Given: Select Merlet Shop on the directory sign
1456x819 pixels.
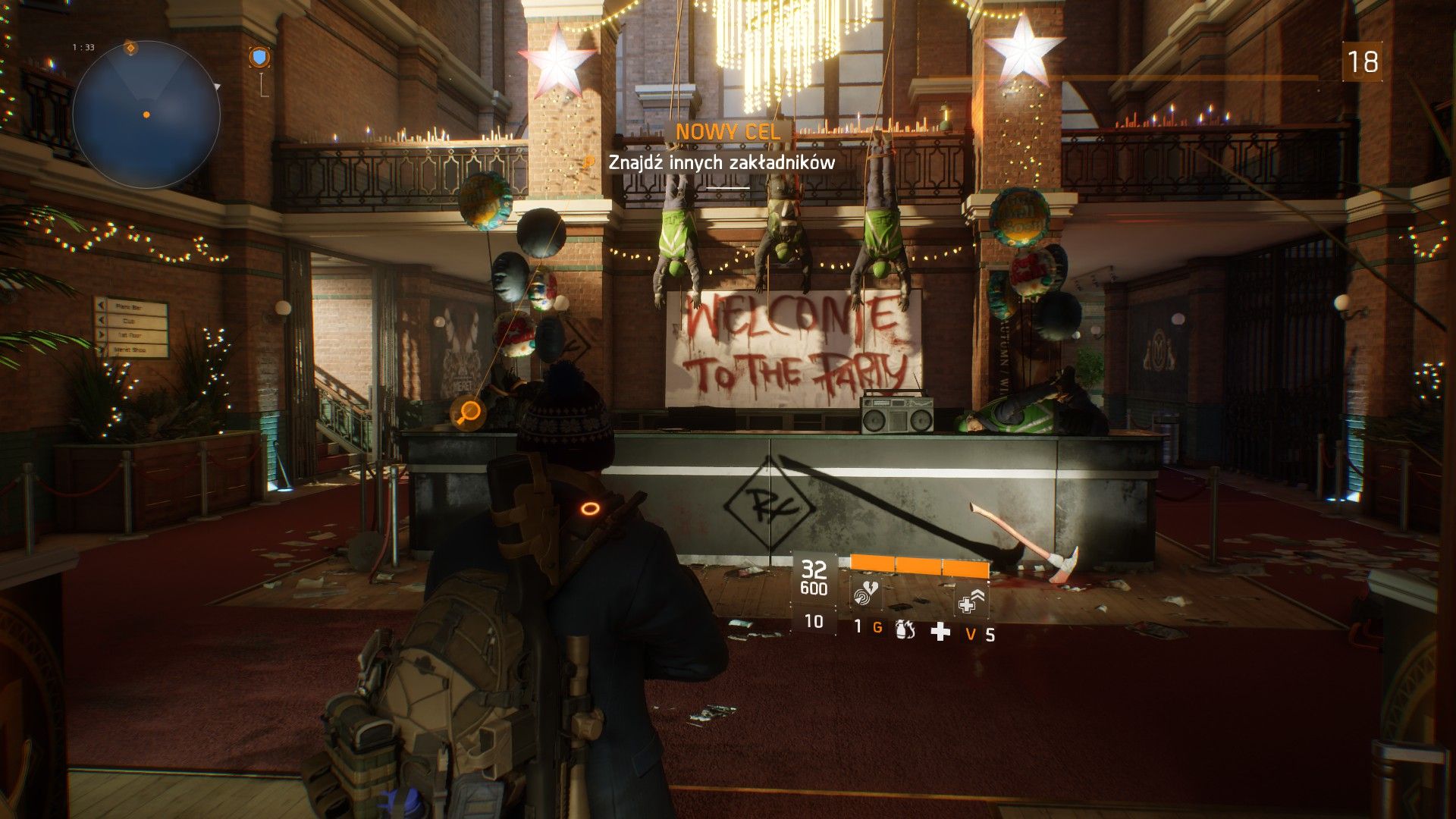Looking at the screenshot, I should 130,350.
